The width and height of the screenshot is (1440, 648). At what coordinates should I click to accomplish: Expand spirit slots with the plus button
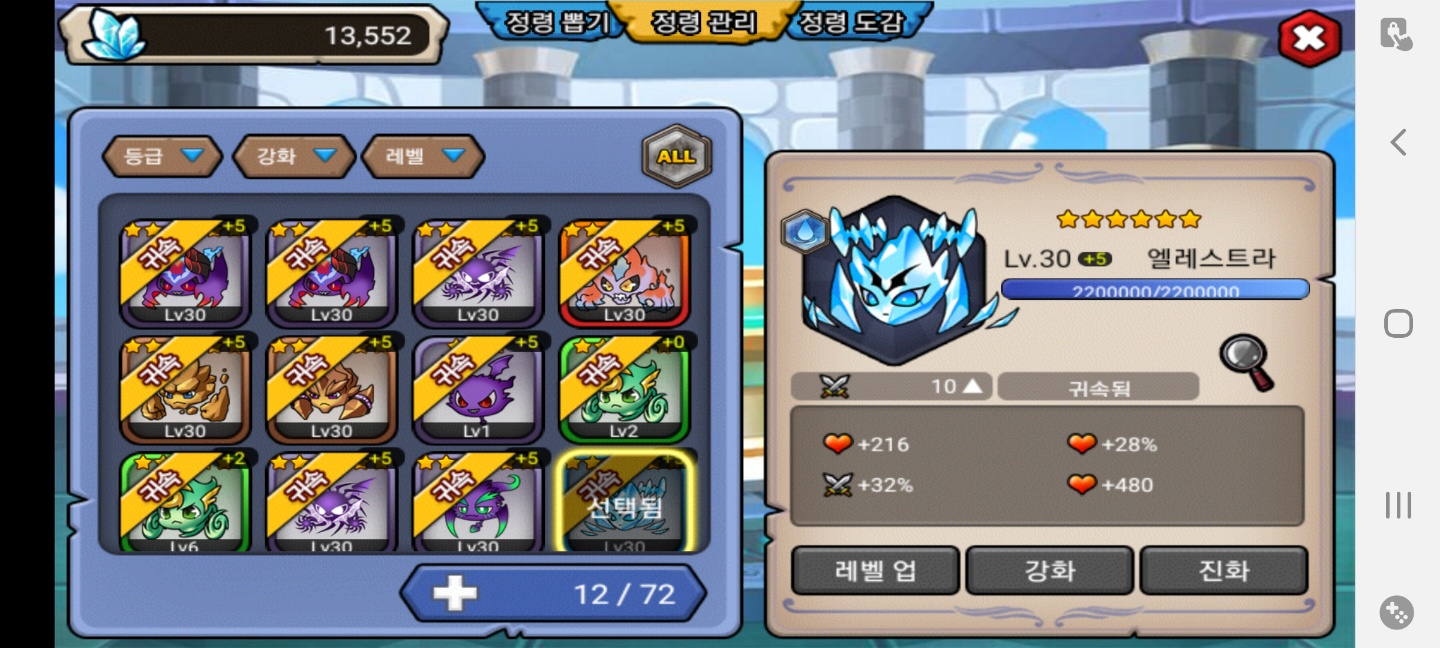[455, 594]
